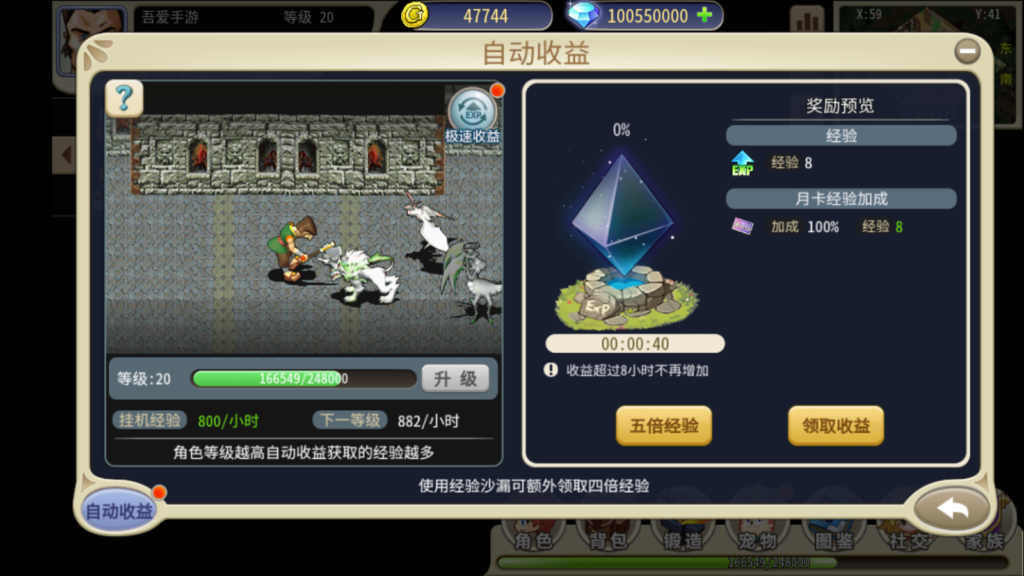The image size is (1024, 576).
Task: Go back with the return arrow button
Action: 952,509
